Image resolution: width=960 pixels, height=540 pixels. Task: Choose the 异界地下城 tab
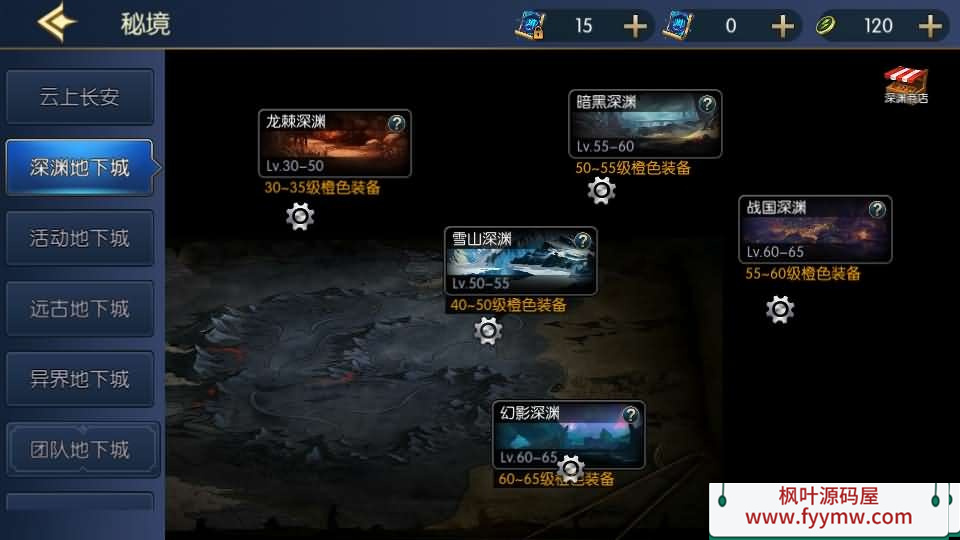click(x=80, y=380)
